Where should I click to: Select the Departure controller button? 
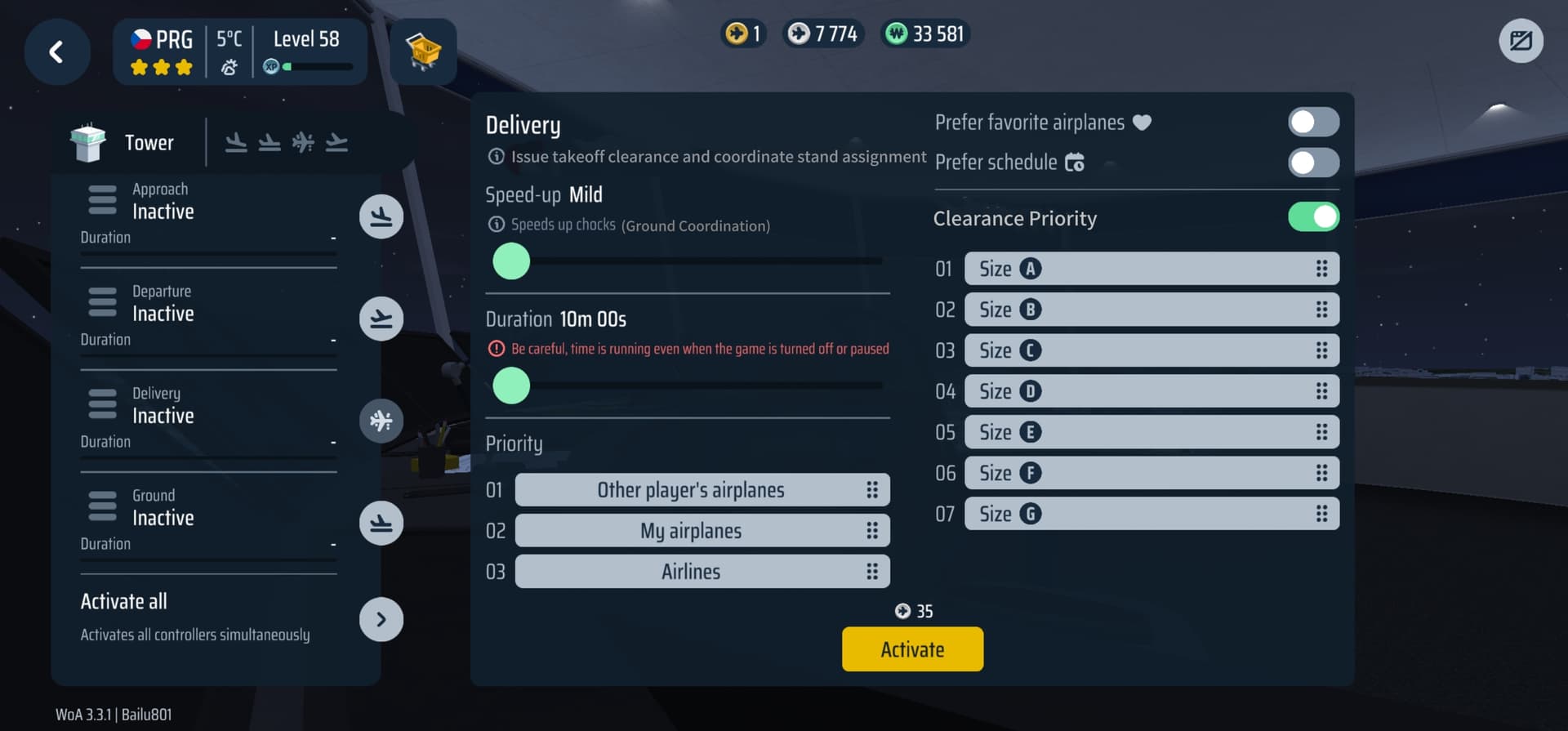(381, 319)
